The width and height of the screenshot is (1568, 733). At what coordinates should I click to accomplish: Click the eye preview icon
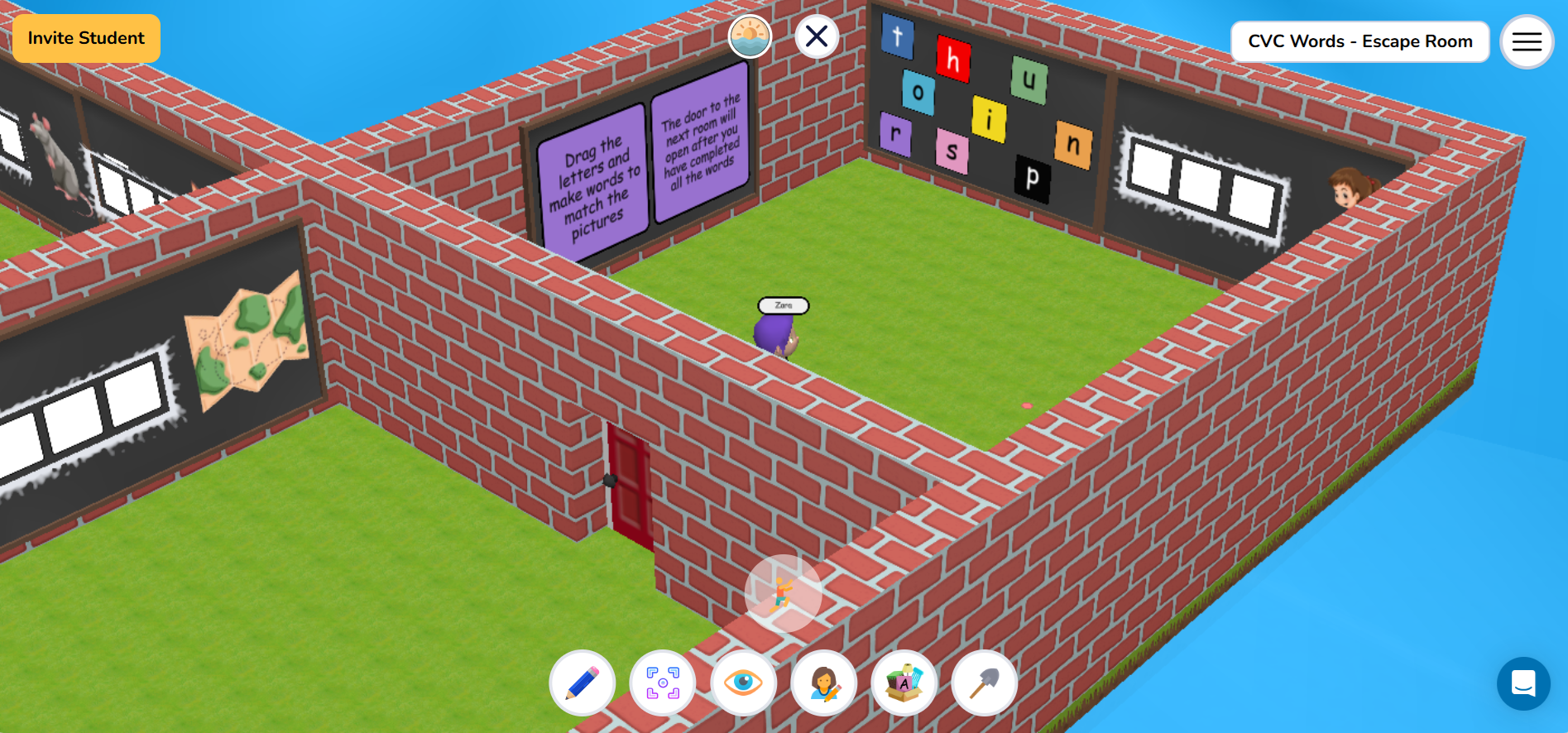click(x=742, y=683)
